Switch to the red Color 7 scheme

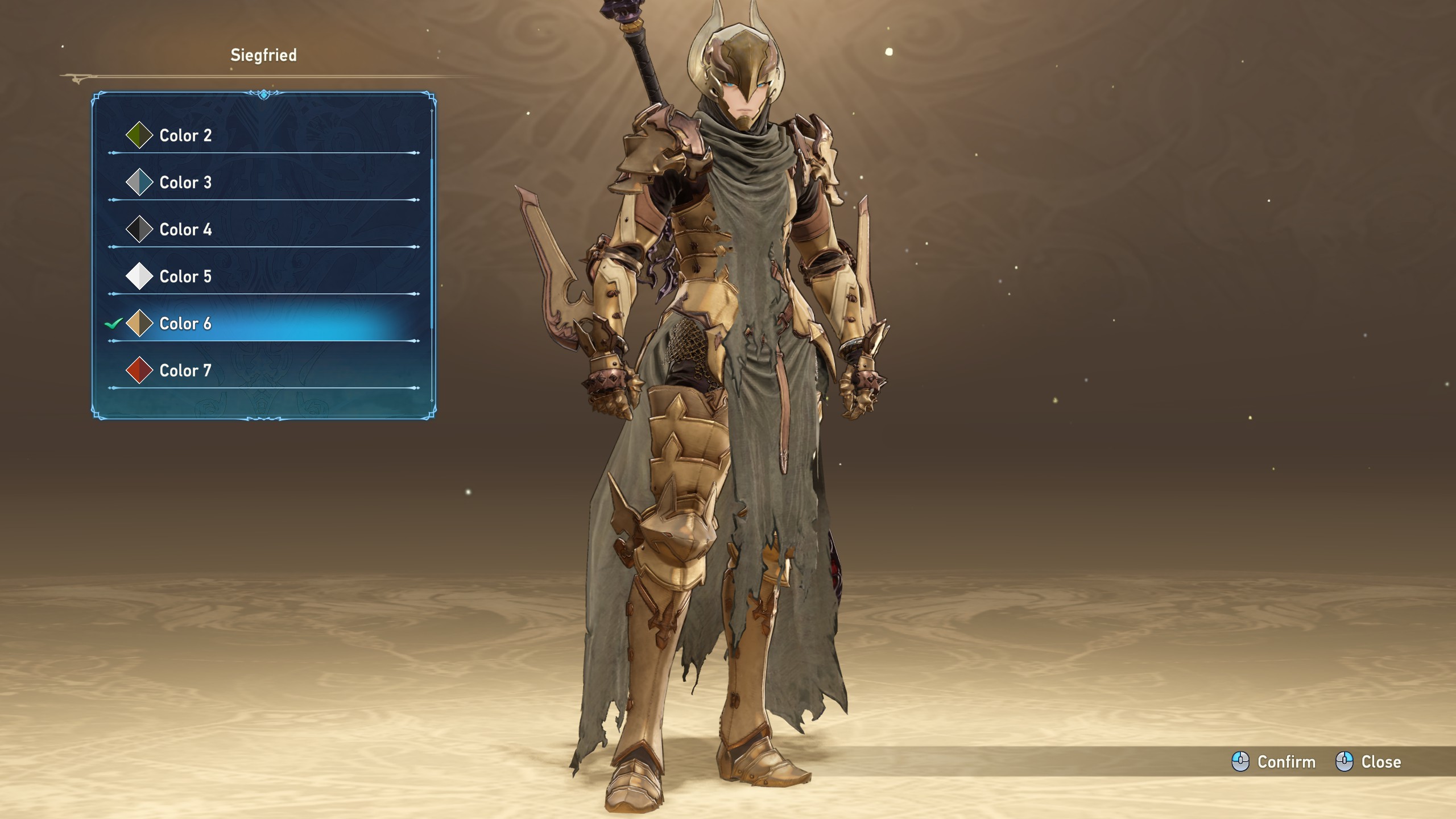click(185, 371)
